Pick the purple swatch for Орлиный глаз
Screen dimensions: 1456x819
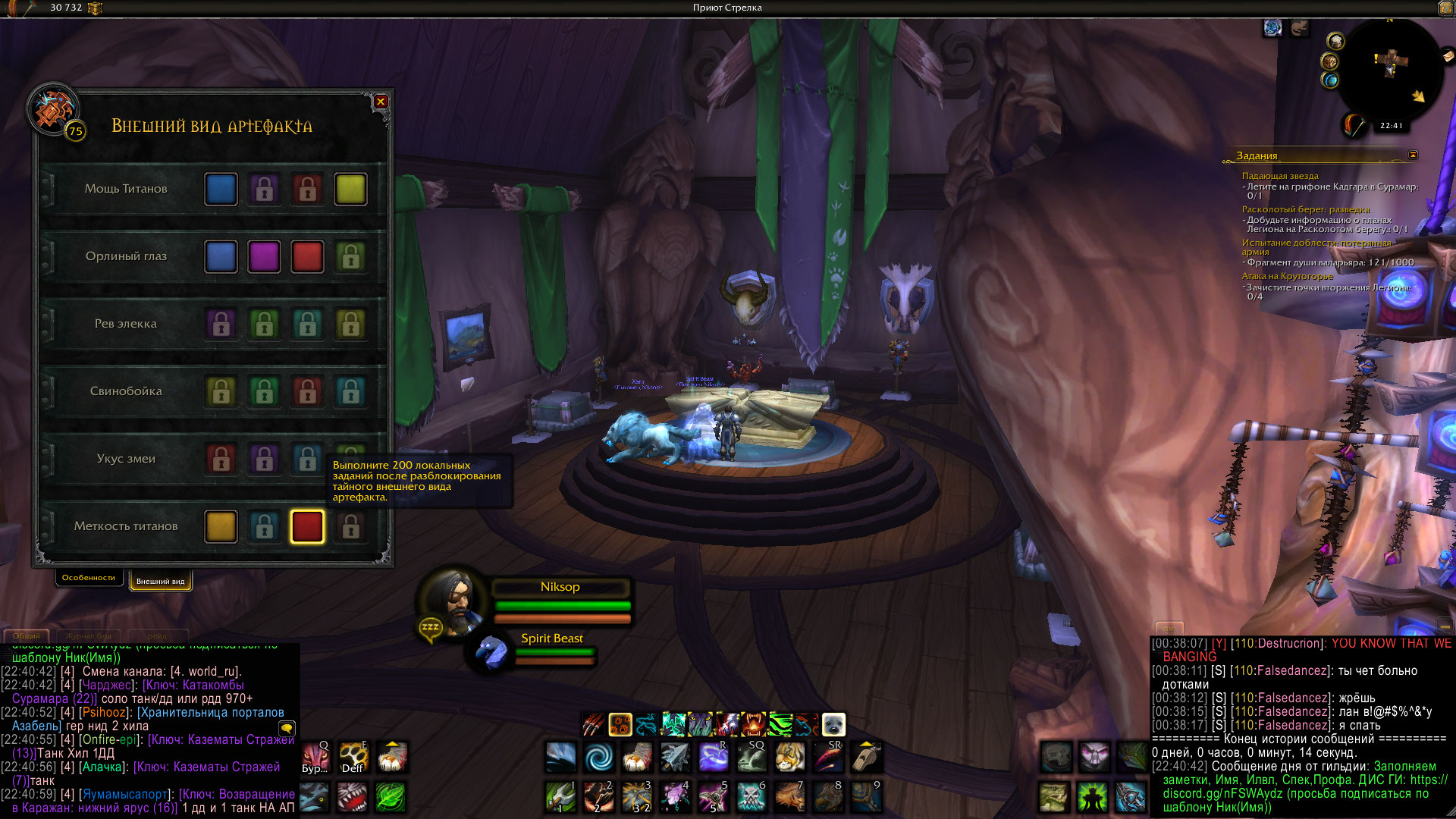tap(264, 257)
